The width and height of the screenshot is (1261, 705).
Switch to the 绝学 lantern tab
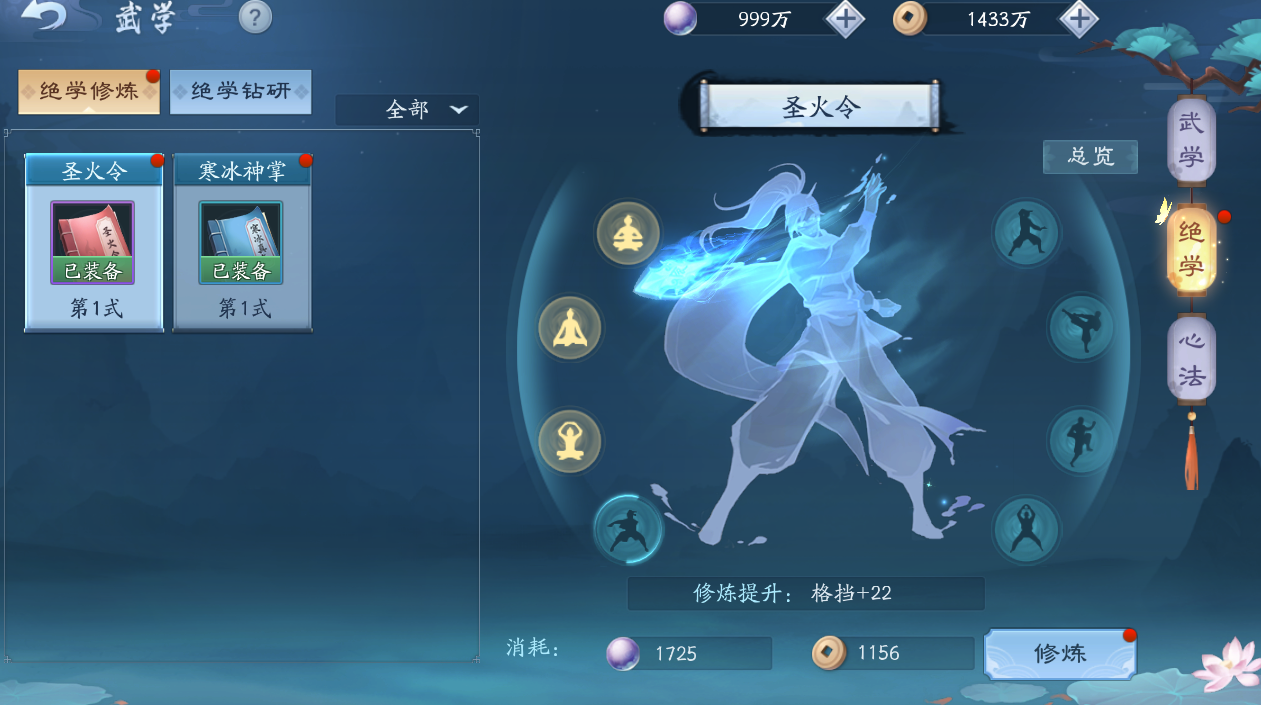point(1191,250)
